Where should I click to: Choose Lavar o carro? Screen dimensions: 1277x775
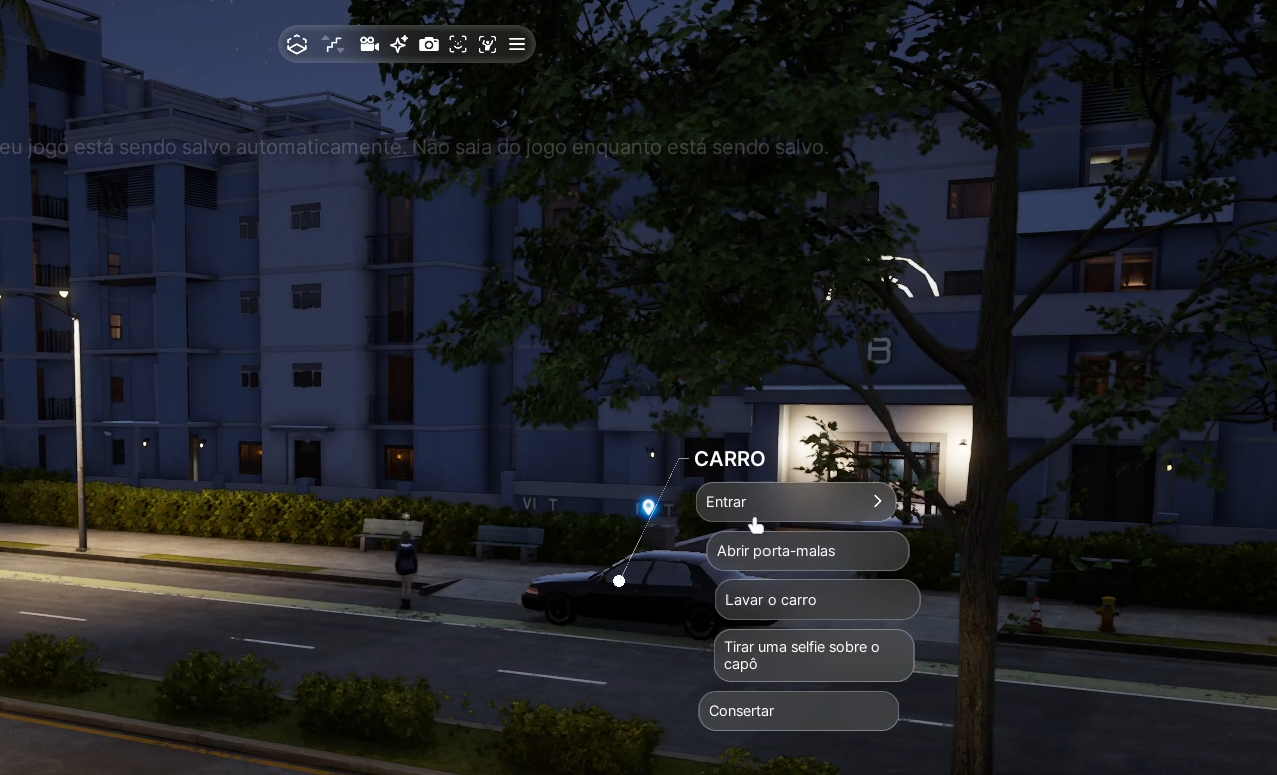tap(816, 600)
